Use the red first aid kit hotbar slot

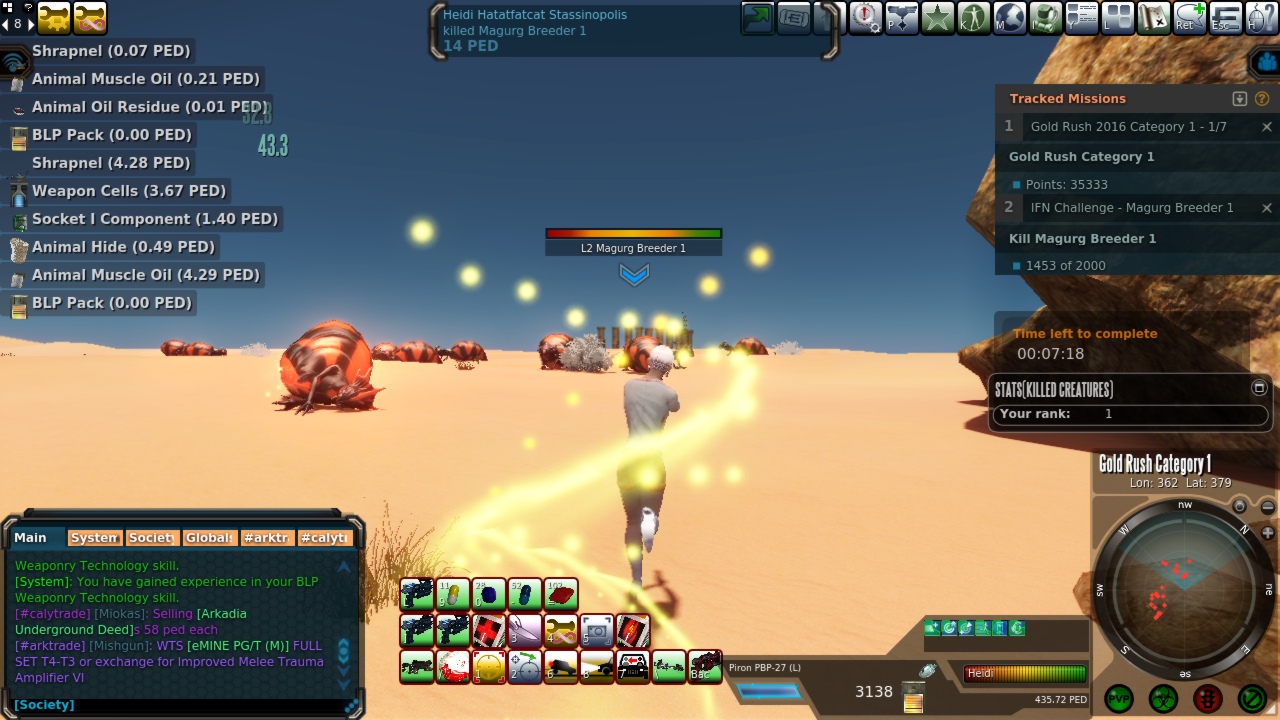coord(489,631)
